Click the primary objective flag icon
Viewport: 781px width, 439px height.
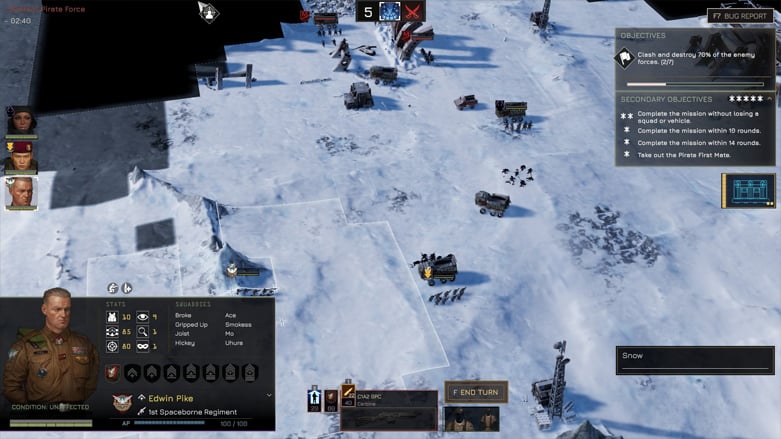coord(624,58)
